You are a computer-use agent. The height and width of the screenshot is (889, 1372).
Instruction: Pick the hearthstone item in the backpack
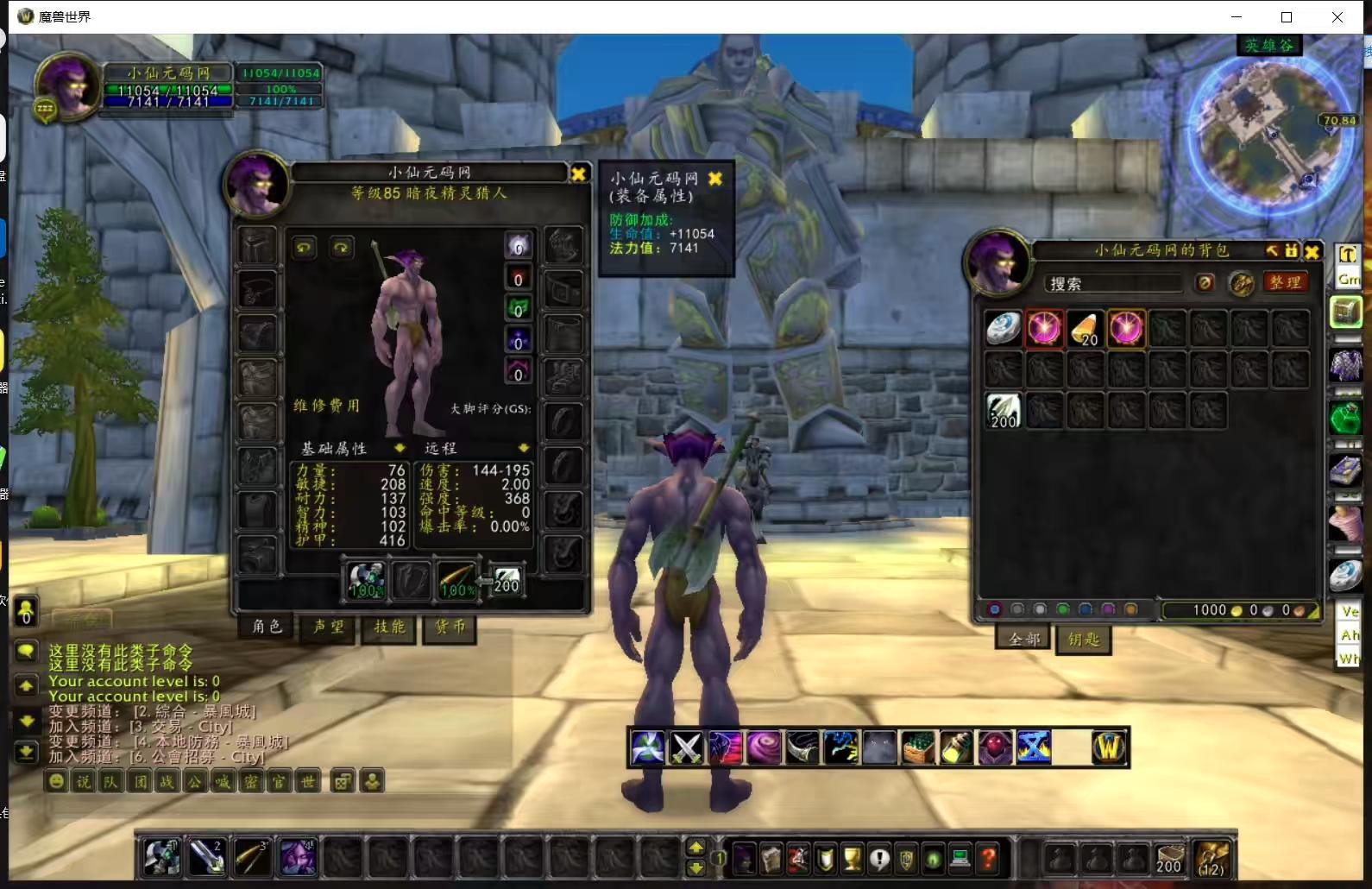1003,329
